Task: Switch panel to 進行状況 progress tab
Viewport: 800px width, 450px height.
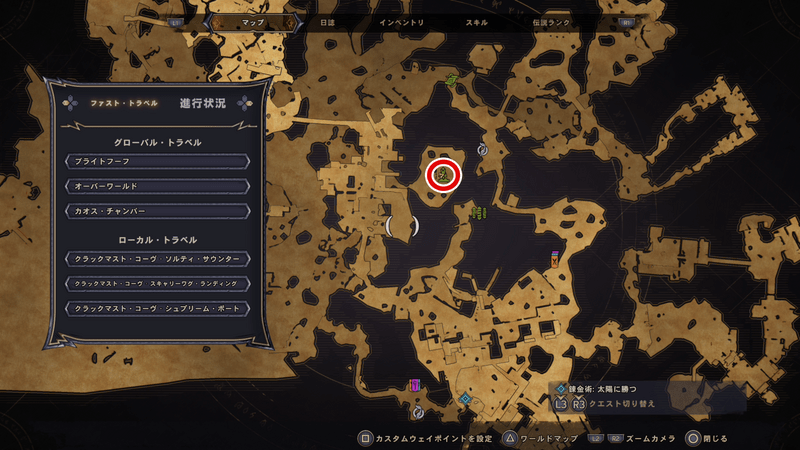Action: pyautogui.click(x=203, y=103)
